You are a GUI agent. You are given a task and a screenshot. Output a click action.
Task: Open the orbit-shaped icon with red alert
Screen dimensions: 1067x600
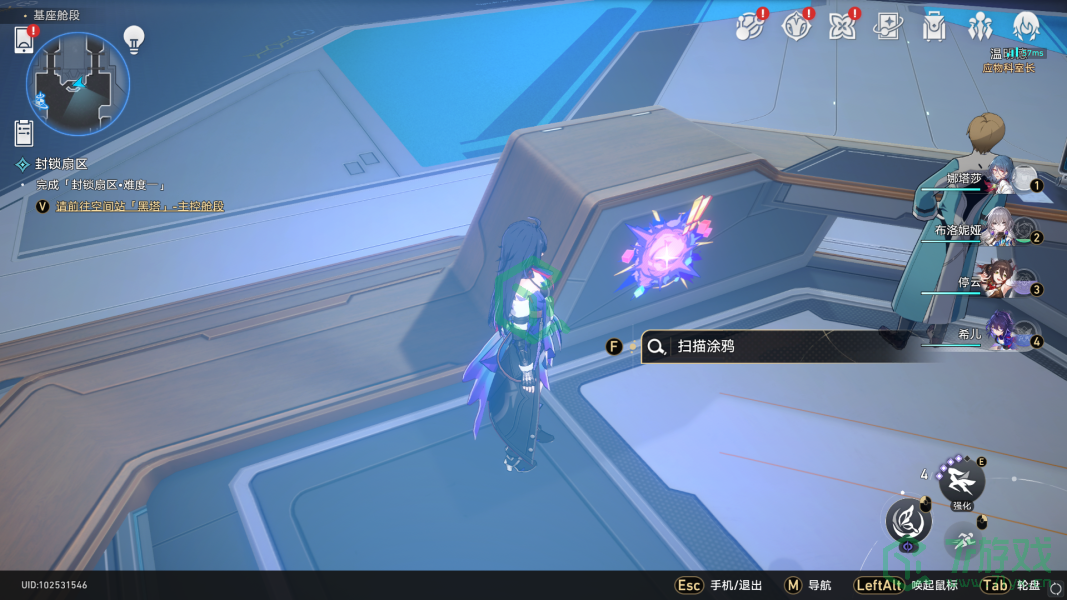click(748, 27)
